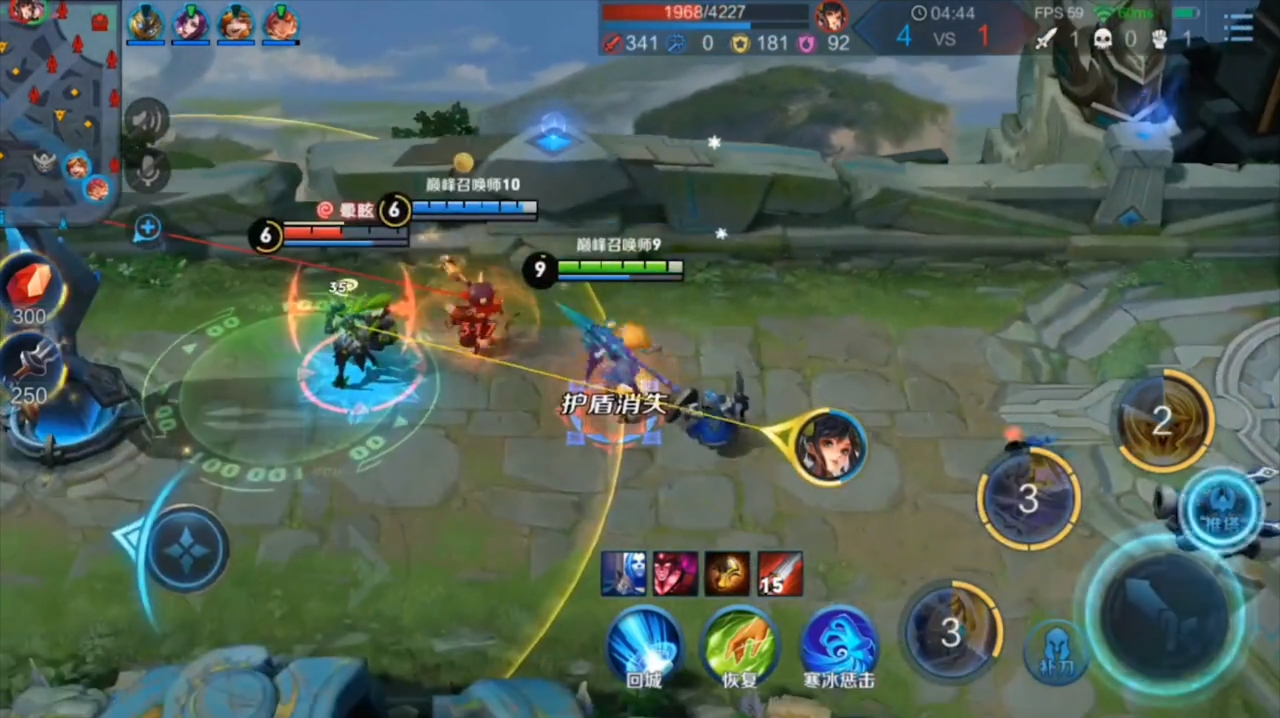Select the sword item icon showing 15

pyautogui.click(x=779, y=573)
